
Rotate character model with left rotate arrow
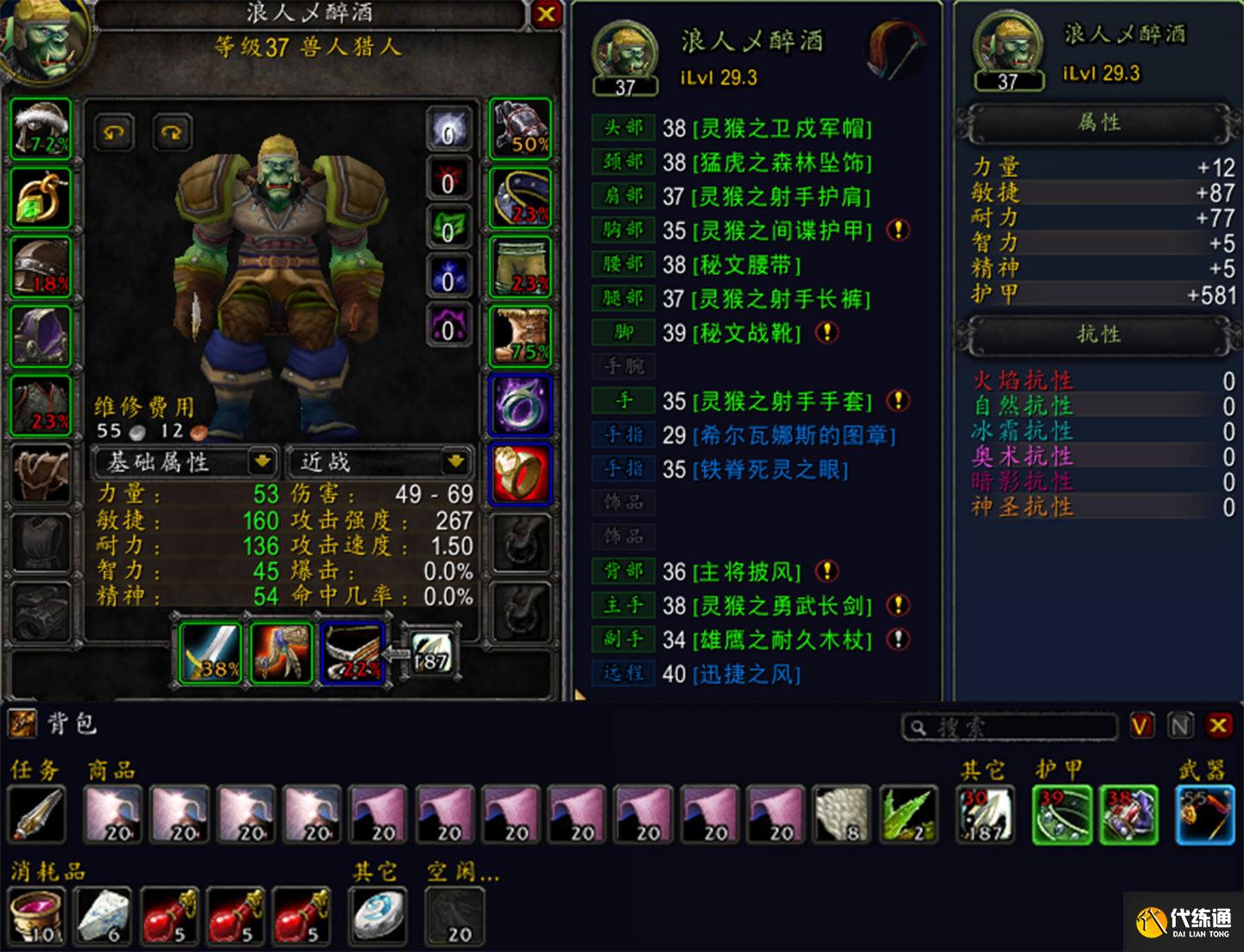tap(116, 133)
